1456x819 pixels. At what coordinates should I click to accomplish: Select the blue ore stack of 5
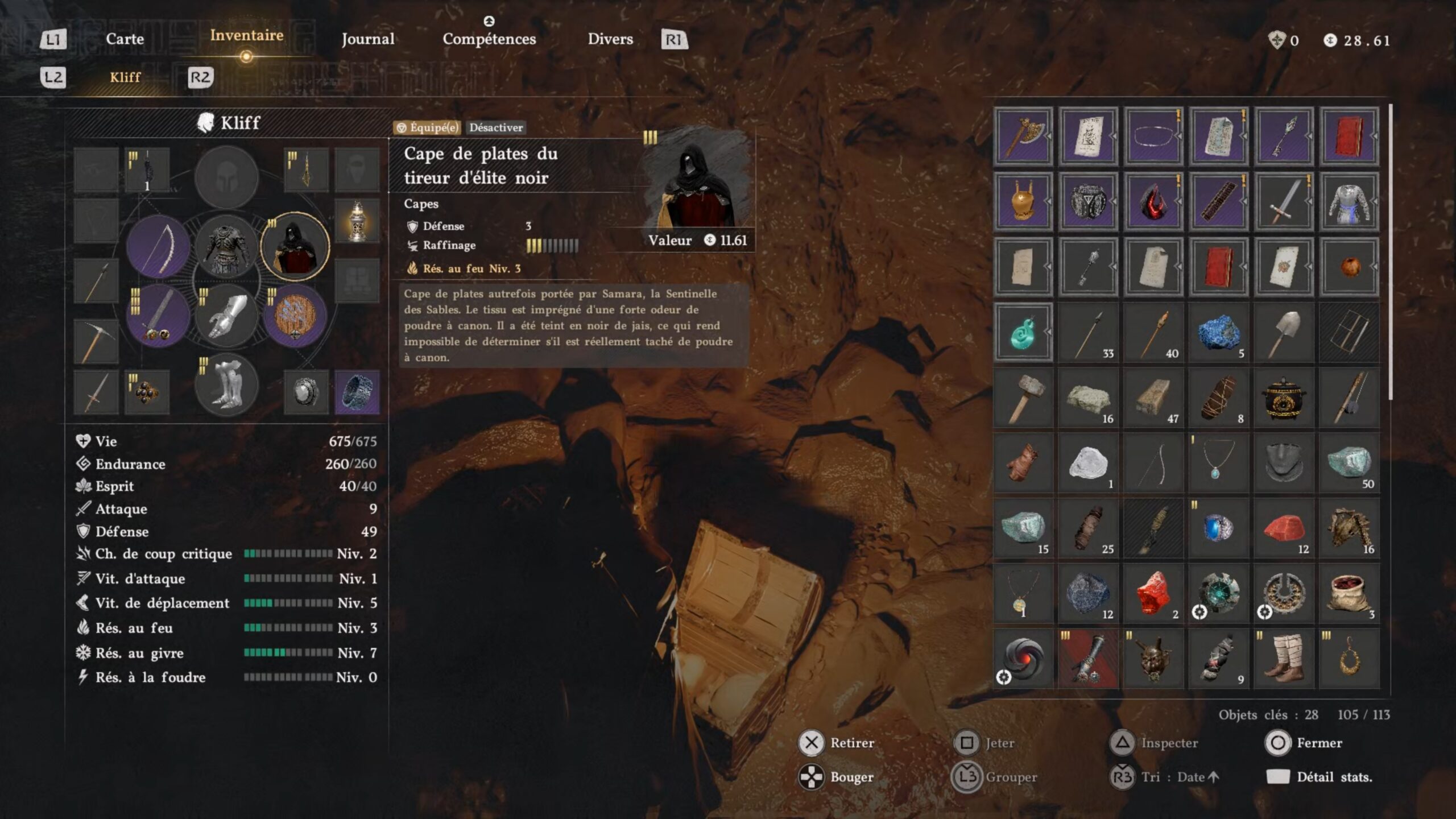pyautogui.click(x=1218, y=333)
